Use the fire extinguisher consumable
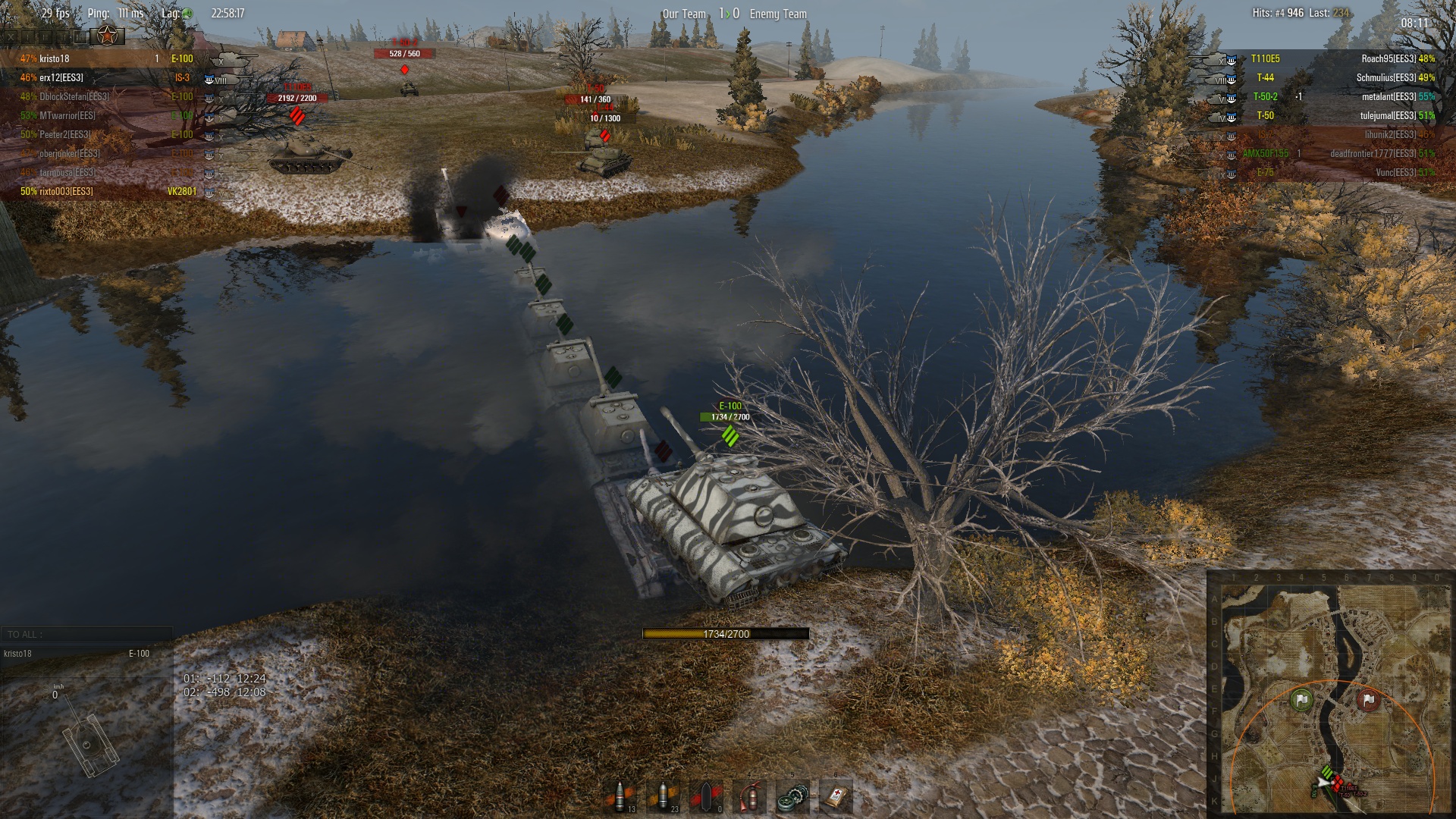1456x819 pixels. click(x=749, y=796)
